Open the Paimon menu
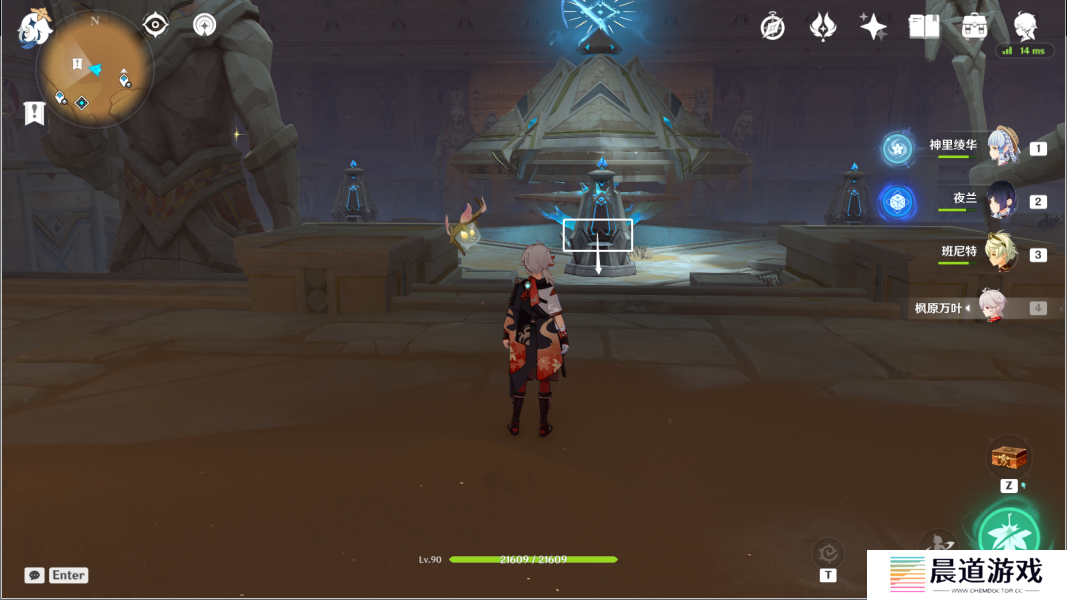 tap(34, 29)
